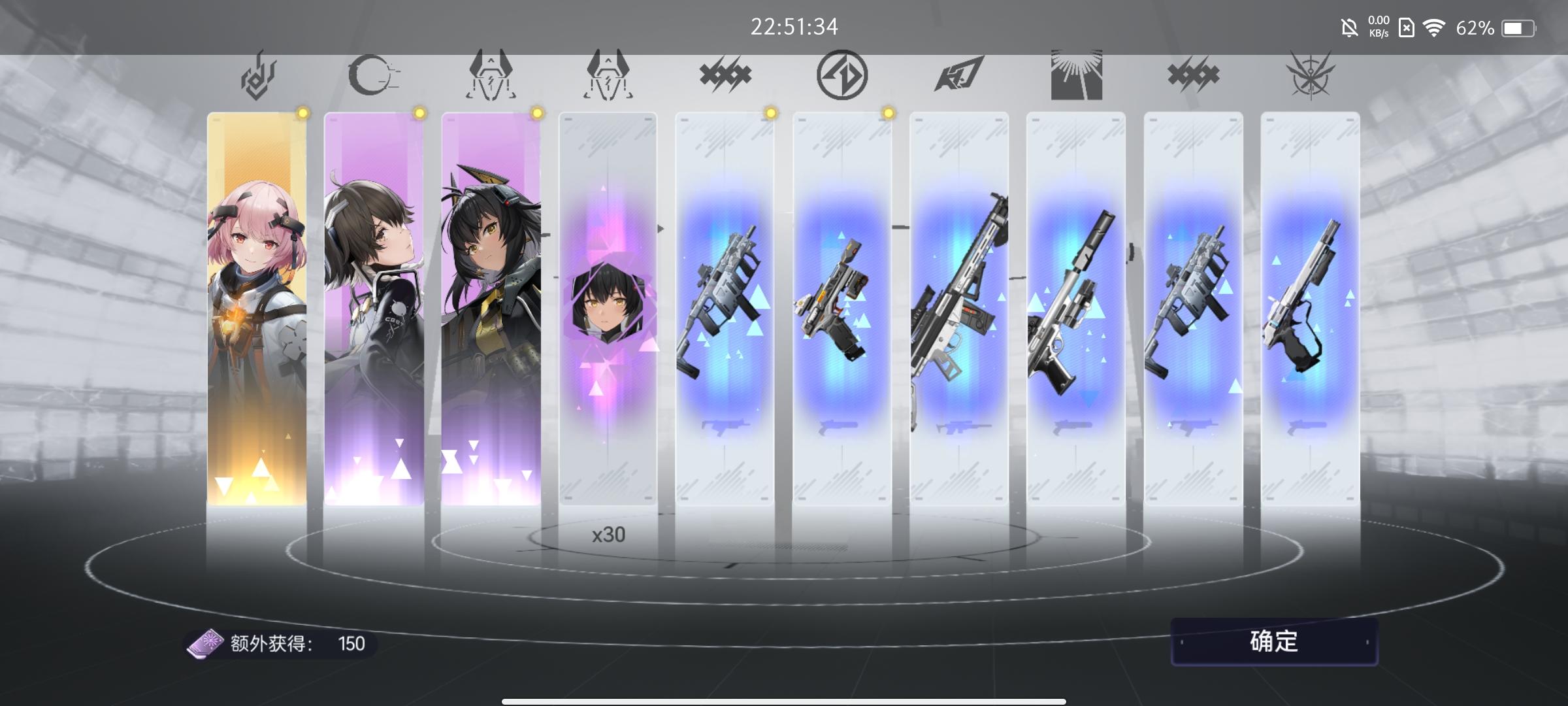Screen dimensions: 1568x706
Task: Tap the yellow marker on the sixth weapon card
Action: [x=887, y=113]
